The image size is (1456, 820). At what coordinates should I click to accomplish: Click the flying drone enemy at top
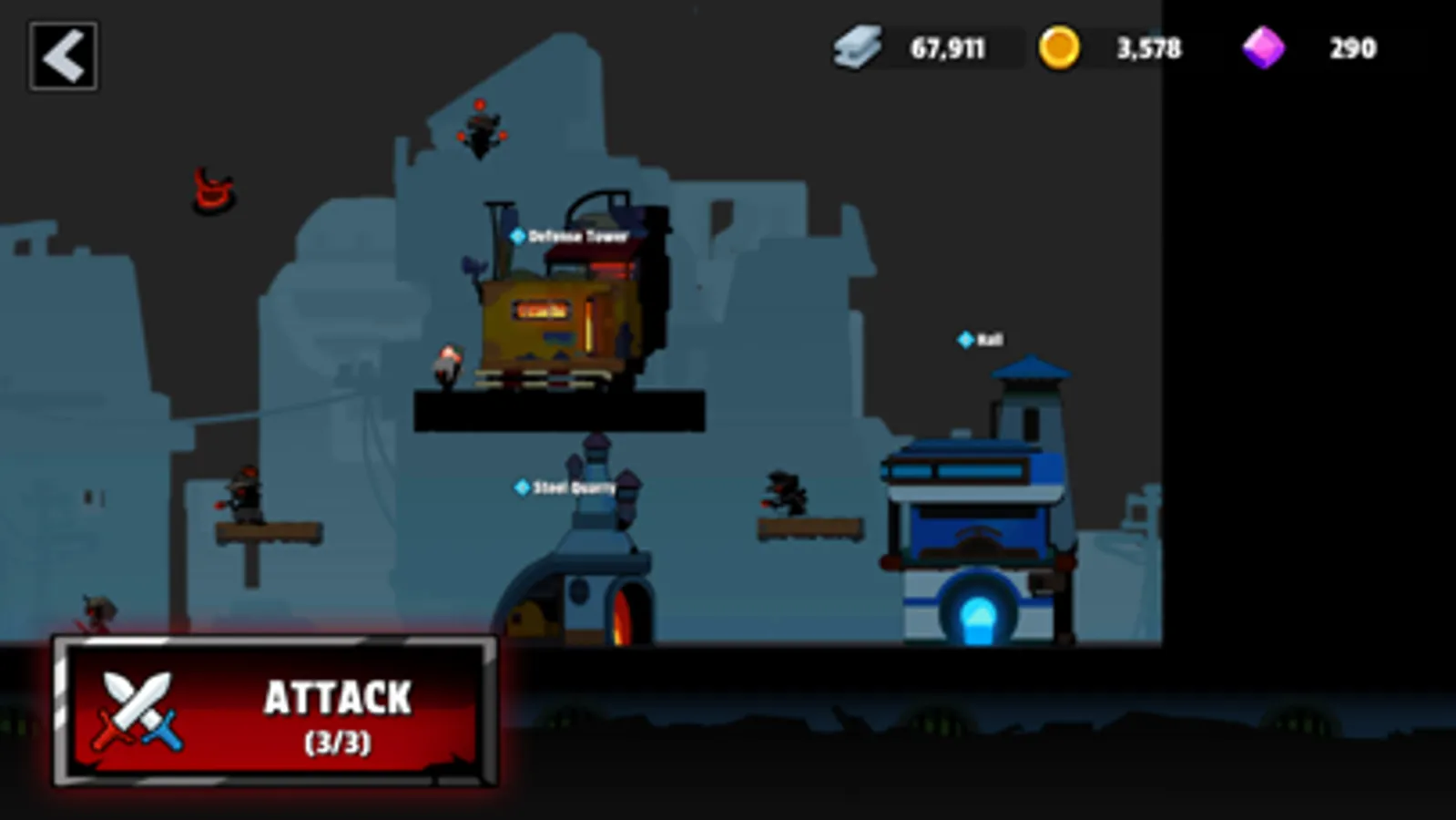pyautogui.click(x=481, y=132)
